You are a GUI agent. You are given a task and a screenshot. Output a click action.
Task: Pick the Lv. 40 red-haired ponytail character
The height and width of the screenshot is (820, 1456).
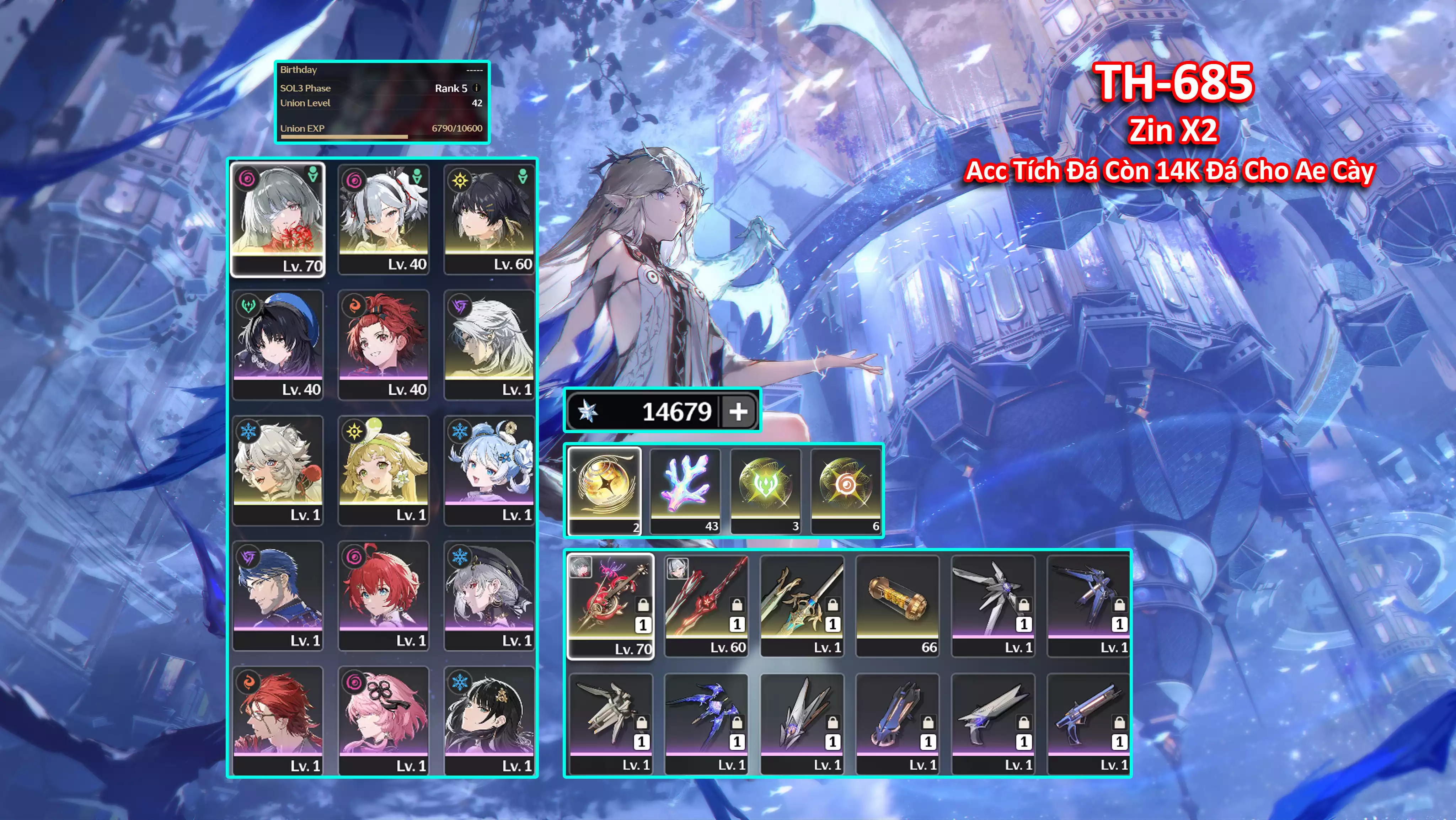click(x=383, y=345)
